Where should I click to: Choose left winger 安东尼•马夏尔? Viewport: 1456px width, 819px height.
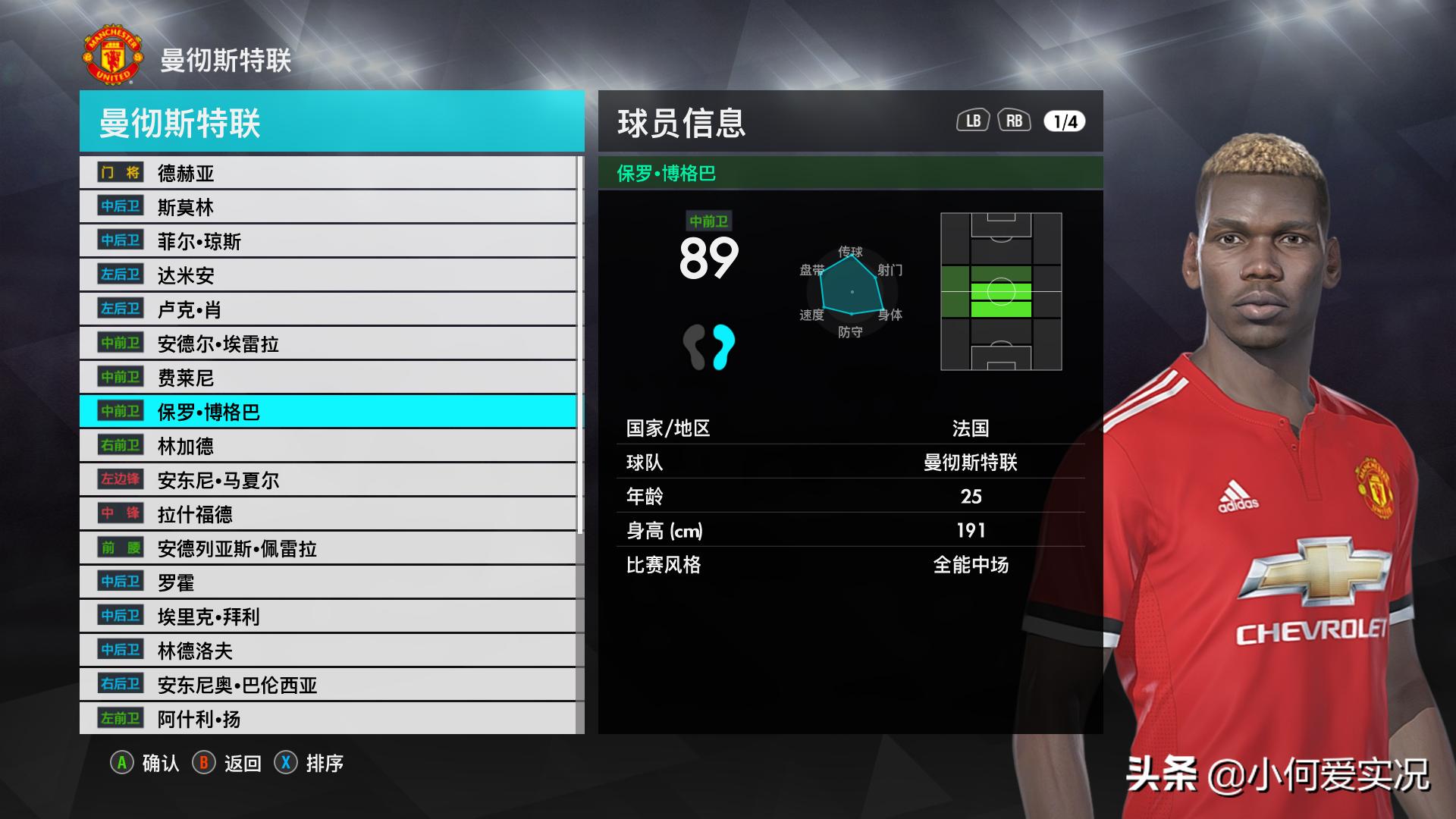pyautogui.click(x=328, y=480)
